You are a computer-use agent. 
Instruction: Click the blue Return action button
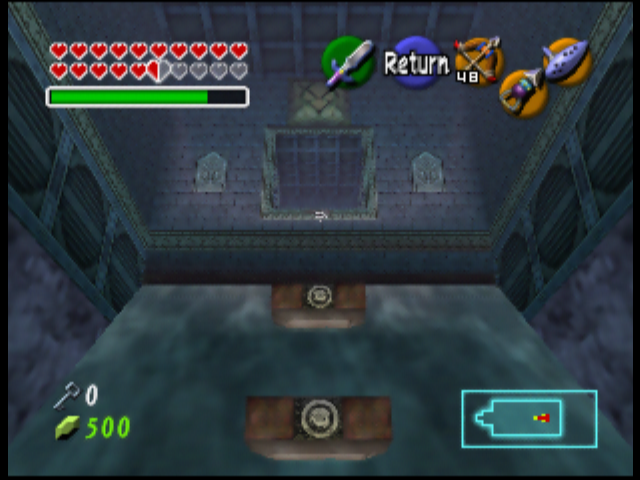415,63
